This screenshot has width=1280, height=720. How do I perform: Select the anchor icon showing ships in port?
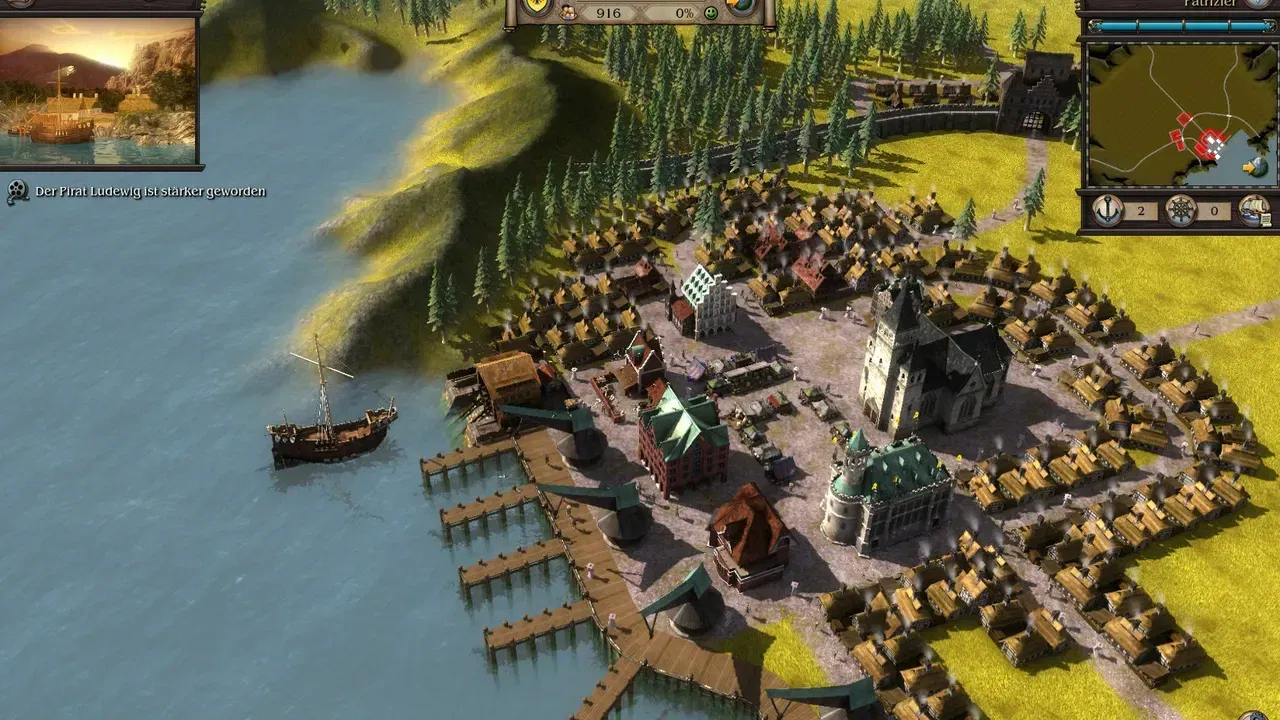click(1108, 210)
